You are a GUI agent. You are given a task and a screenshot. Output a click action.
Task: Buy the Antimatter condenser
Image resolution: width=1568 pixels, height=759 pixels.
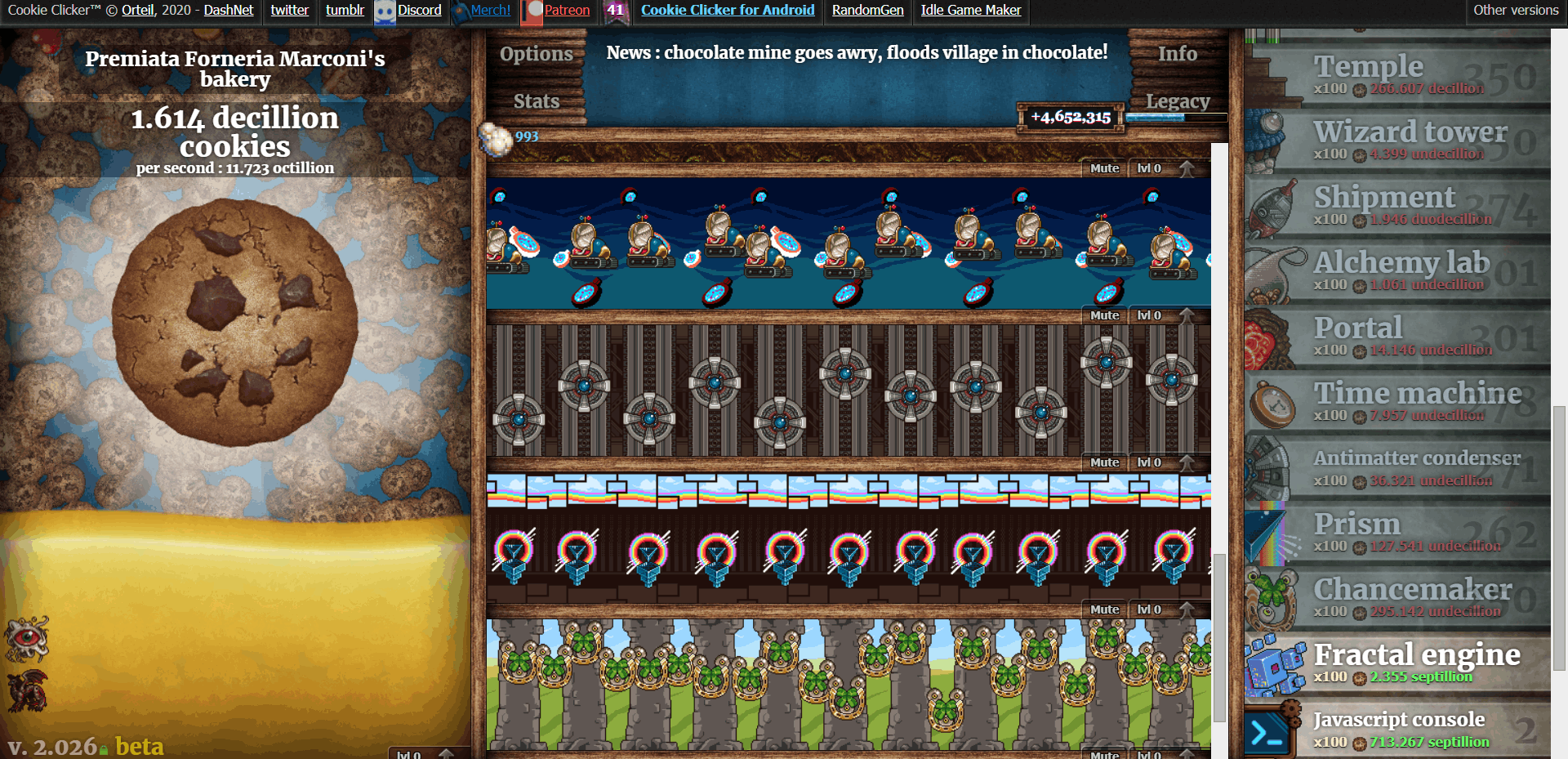point(1396,467)
